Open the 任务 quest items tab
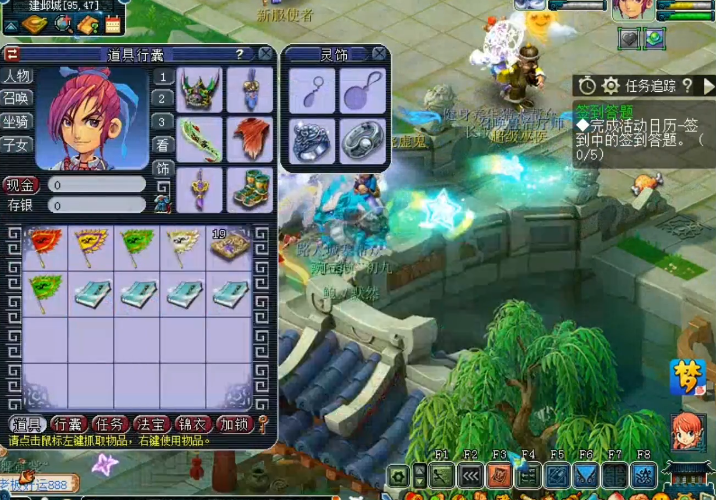This screenshot has width=716, height=500. pos(110,424)
